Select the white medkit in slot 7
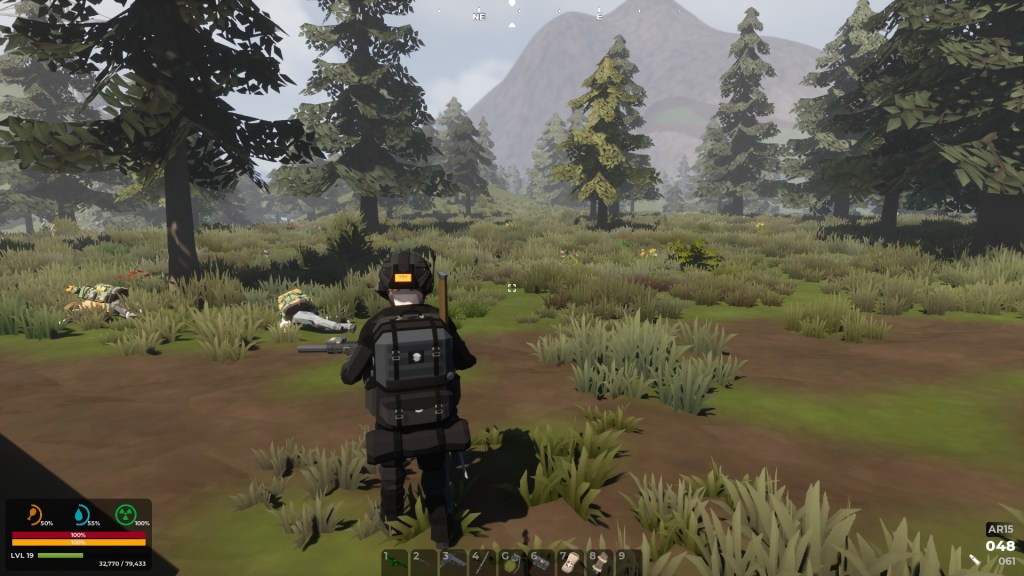This screenshot has height=576, width=1024. pyautogui.click(x=569, y=562)
